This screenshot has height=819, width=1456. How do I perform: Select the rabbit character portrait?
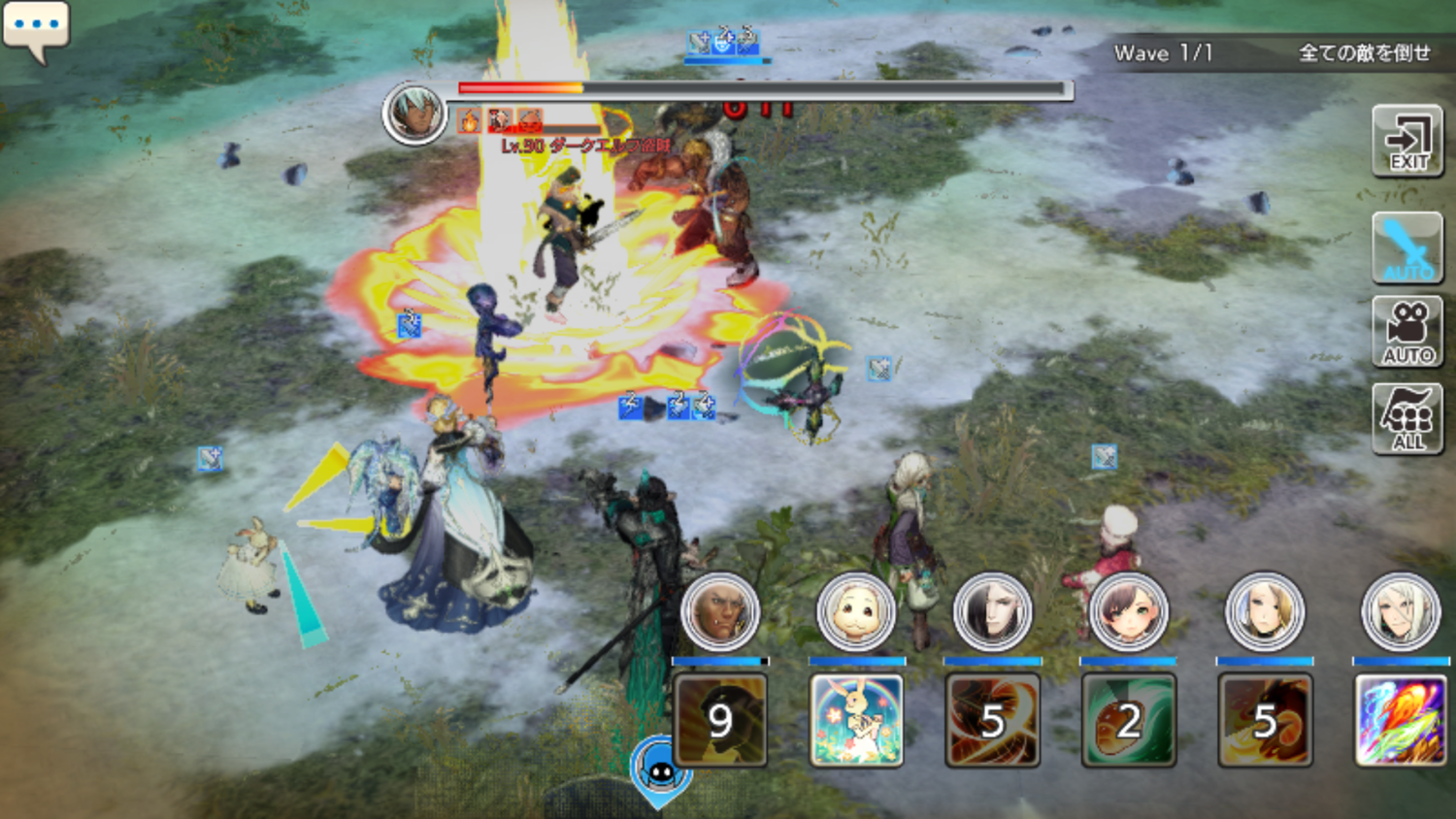coord(855,612)
